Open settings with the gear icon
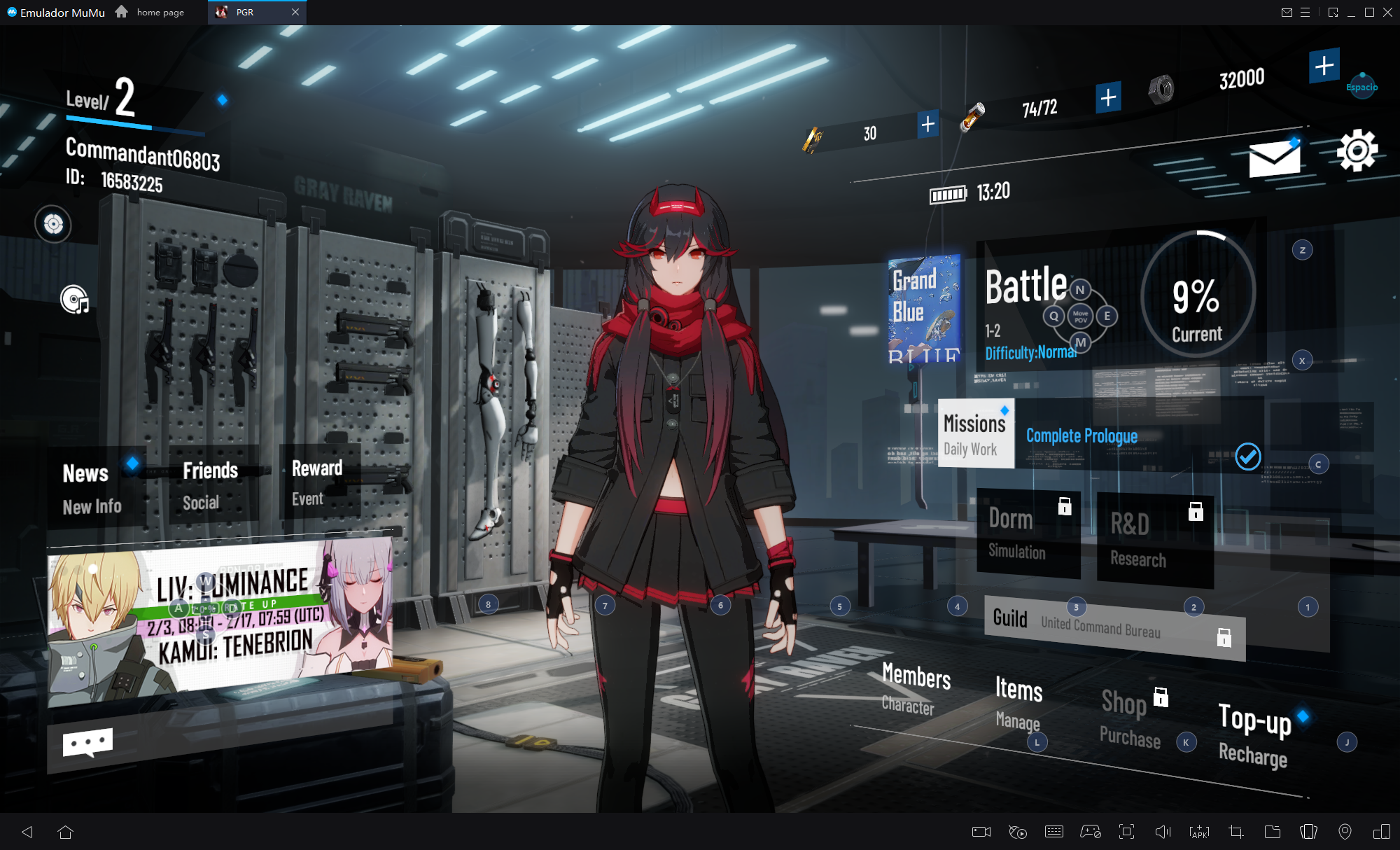The image size is (1400, 850). [1357, 150]
